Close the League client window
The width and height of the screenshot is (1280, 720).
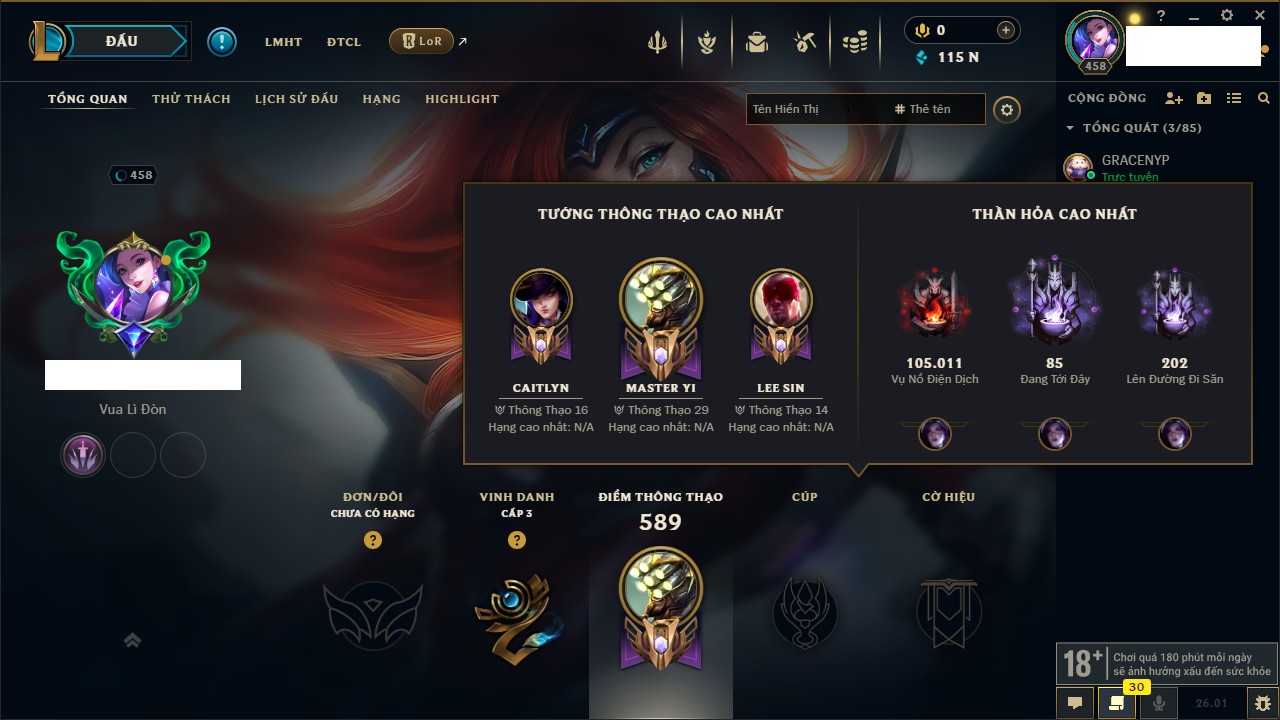[x=1259, y=16]
